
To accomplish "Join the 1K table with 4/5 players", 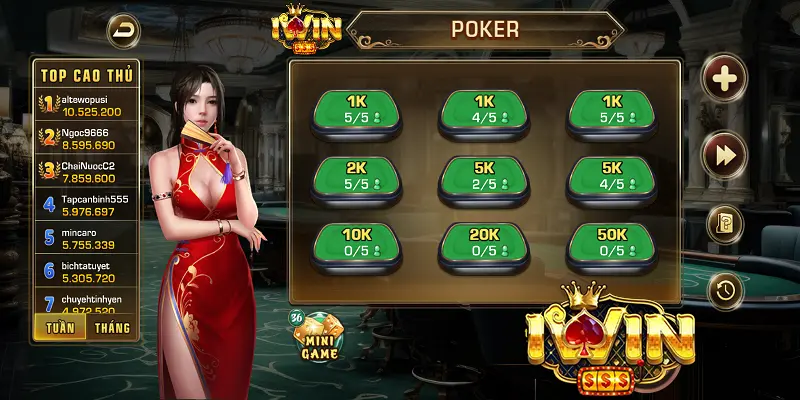I will tap(484, 110).
